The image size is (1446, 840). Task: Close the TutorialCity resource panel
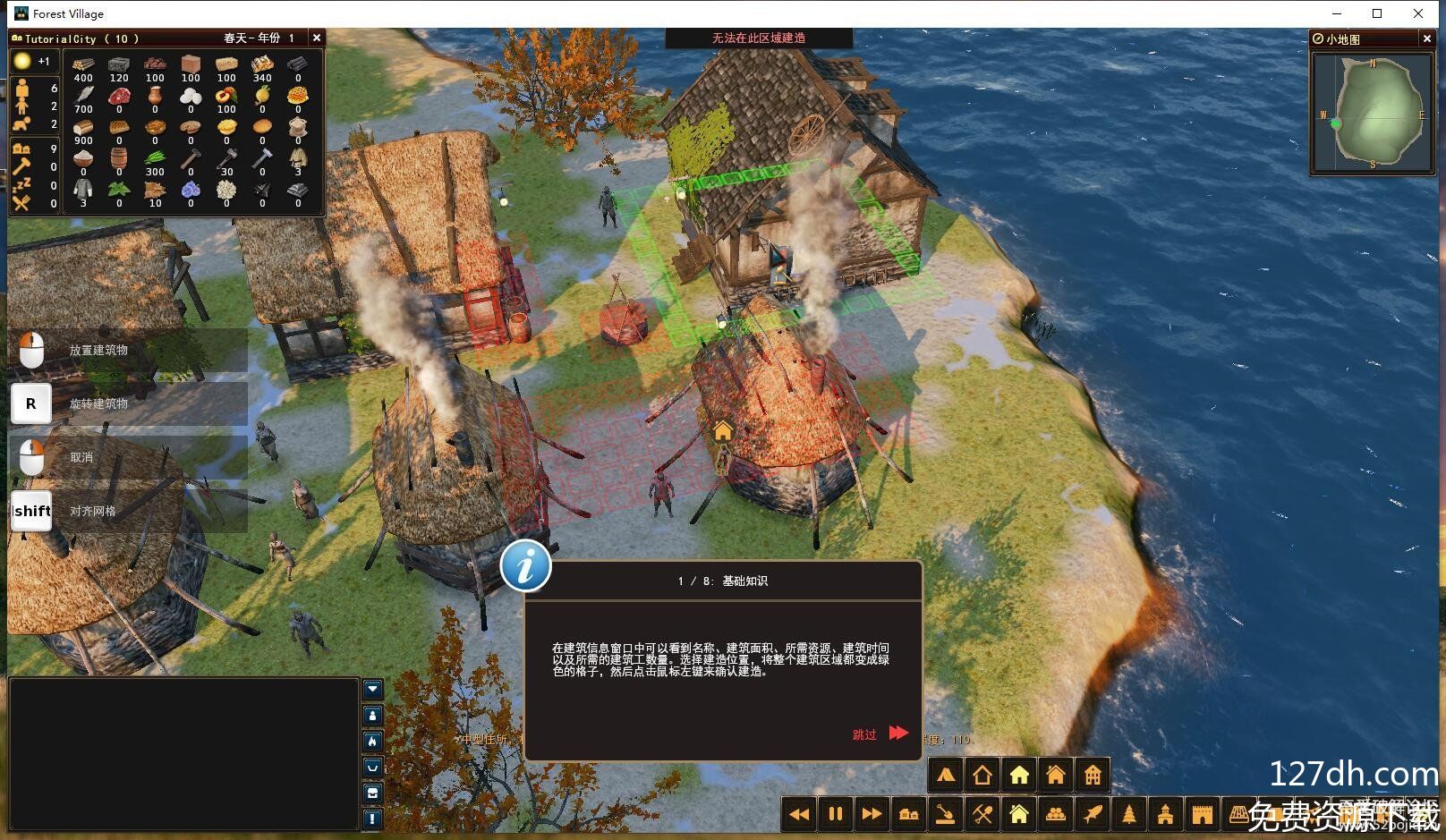point(316,38)
